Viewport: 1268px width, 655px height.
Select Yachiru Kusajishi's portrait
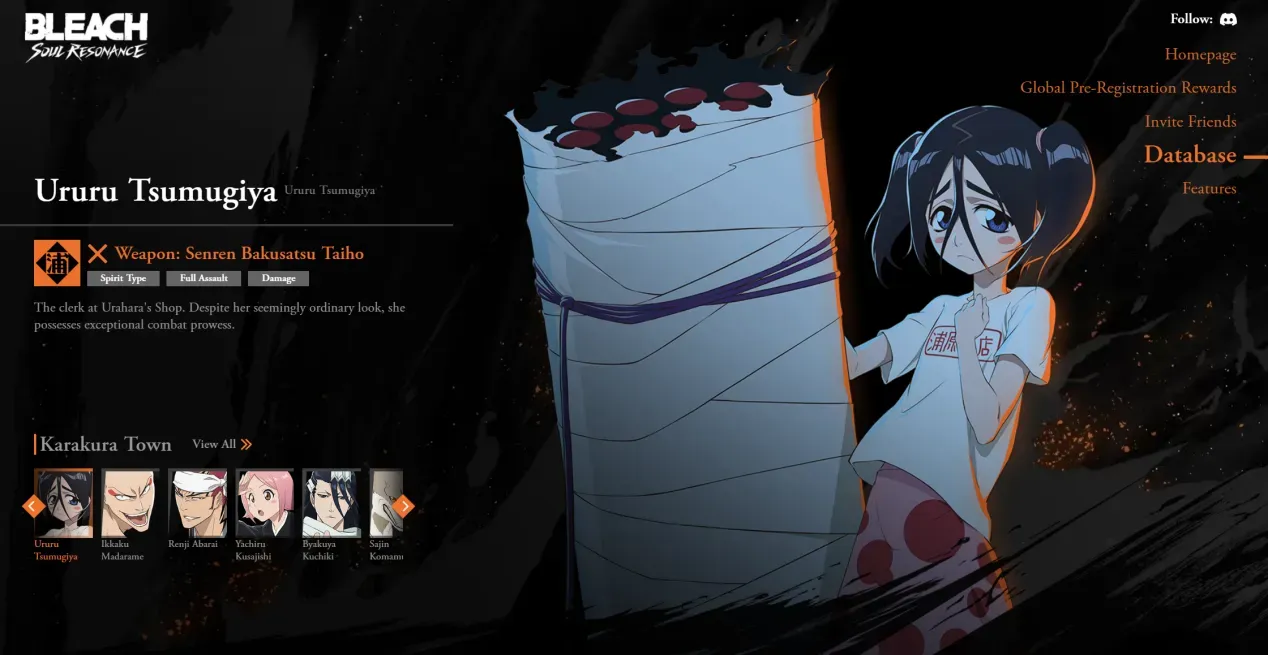pos(265,503)
